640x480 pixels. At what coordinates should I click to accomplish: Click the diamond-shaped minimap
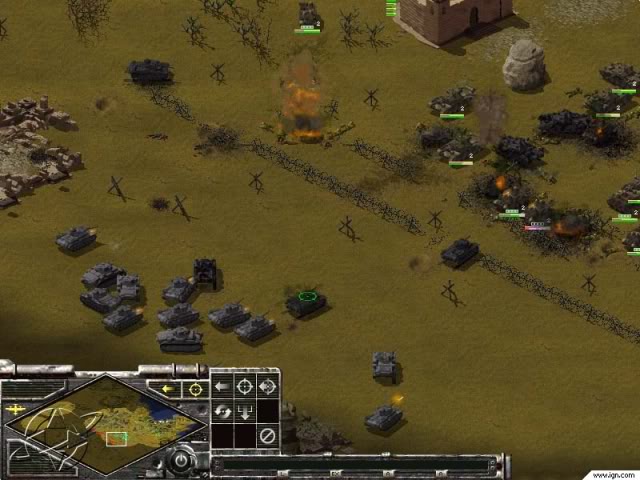click(x=105, y=427)
